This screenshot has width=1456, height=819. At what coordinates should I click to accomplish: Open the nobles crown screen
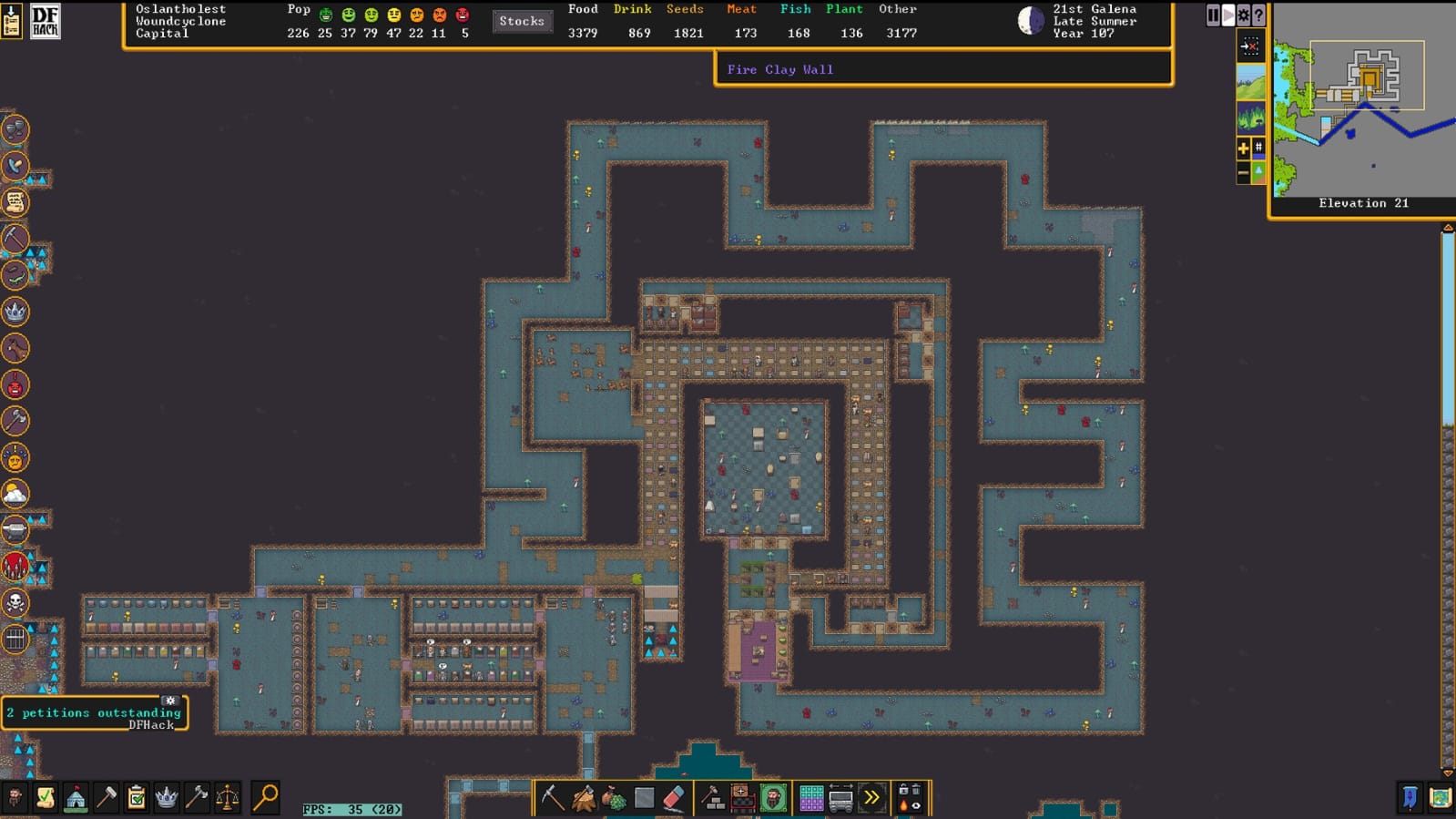point(167,798)
